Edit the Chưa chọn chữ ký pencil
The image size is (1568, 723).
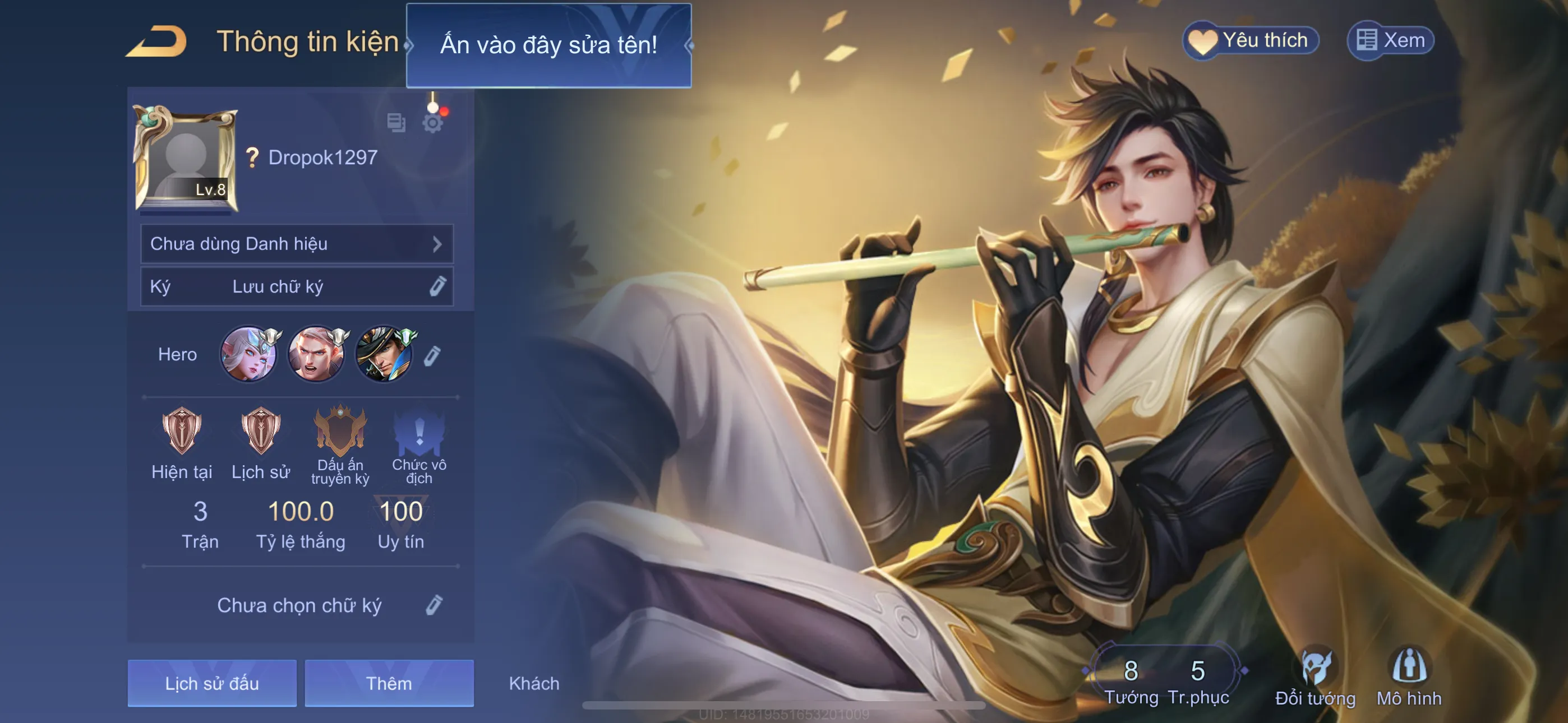click(433, 605)
